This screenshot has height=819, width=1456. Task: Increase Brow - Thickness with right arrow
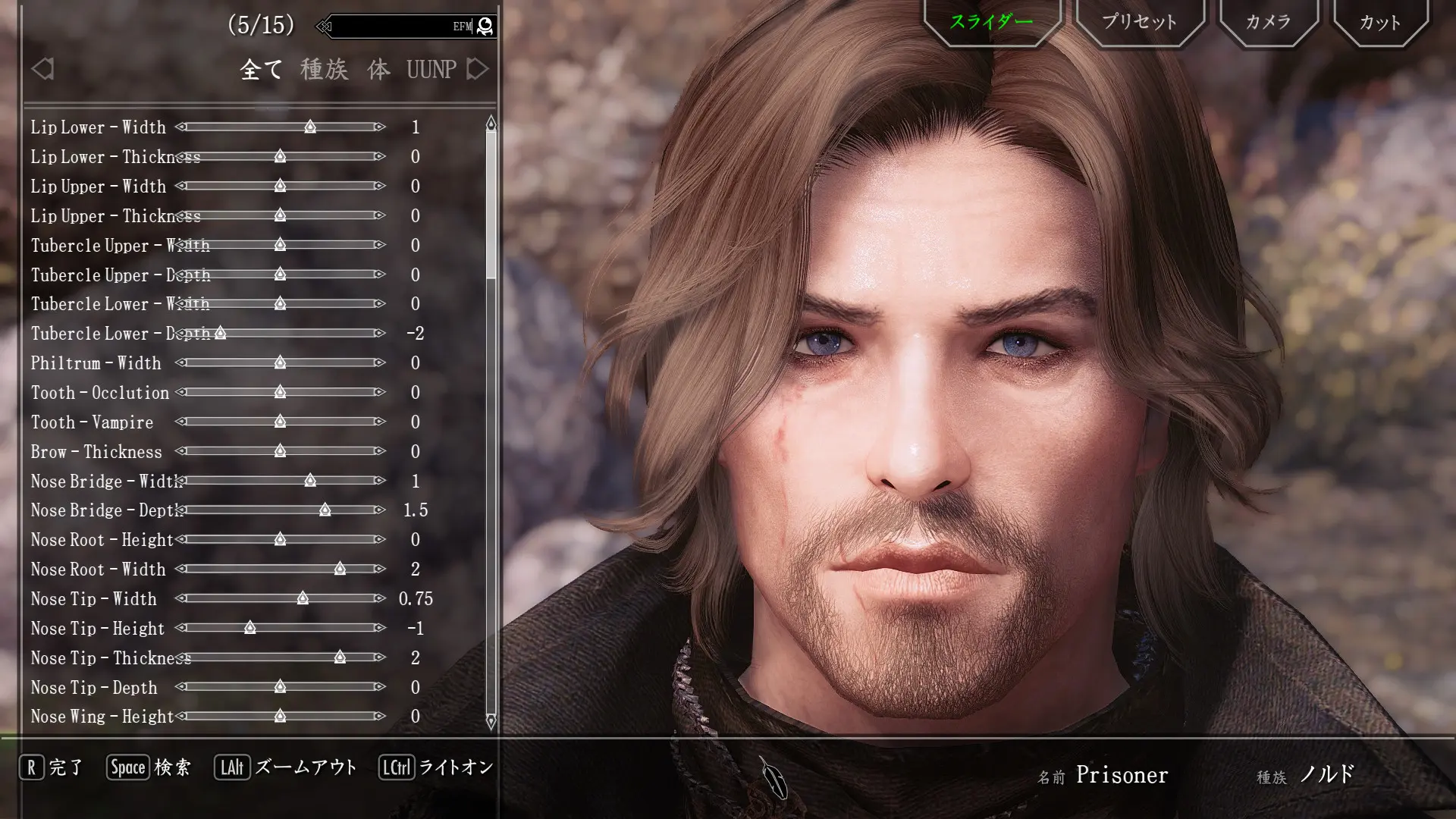tap(380, 451)
